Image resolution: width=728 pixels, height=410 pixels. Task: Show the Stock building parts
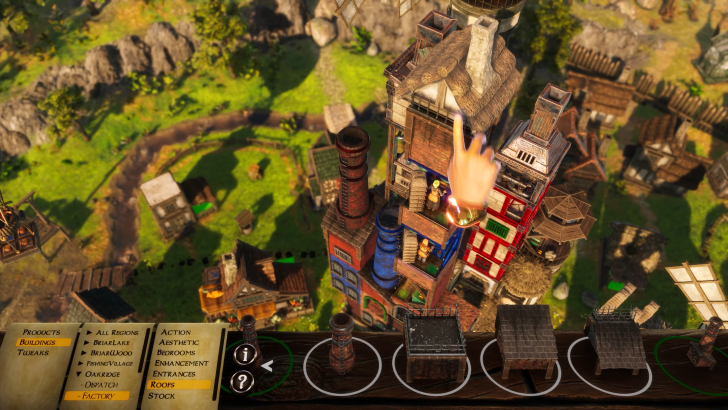click(162, 396)
